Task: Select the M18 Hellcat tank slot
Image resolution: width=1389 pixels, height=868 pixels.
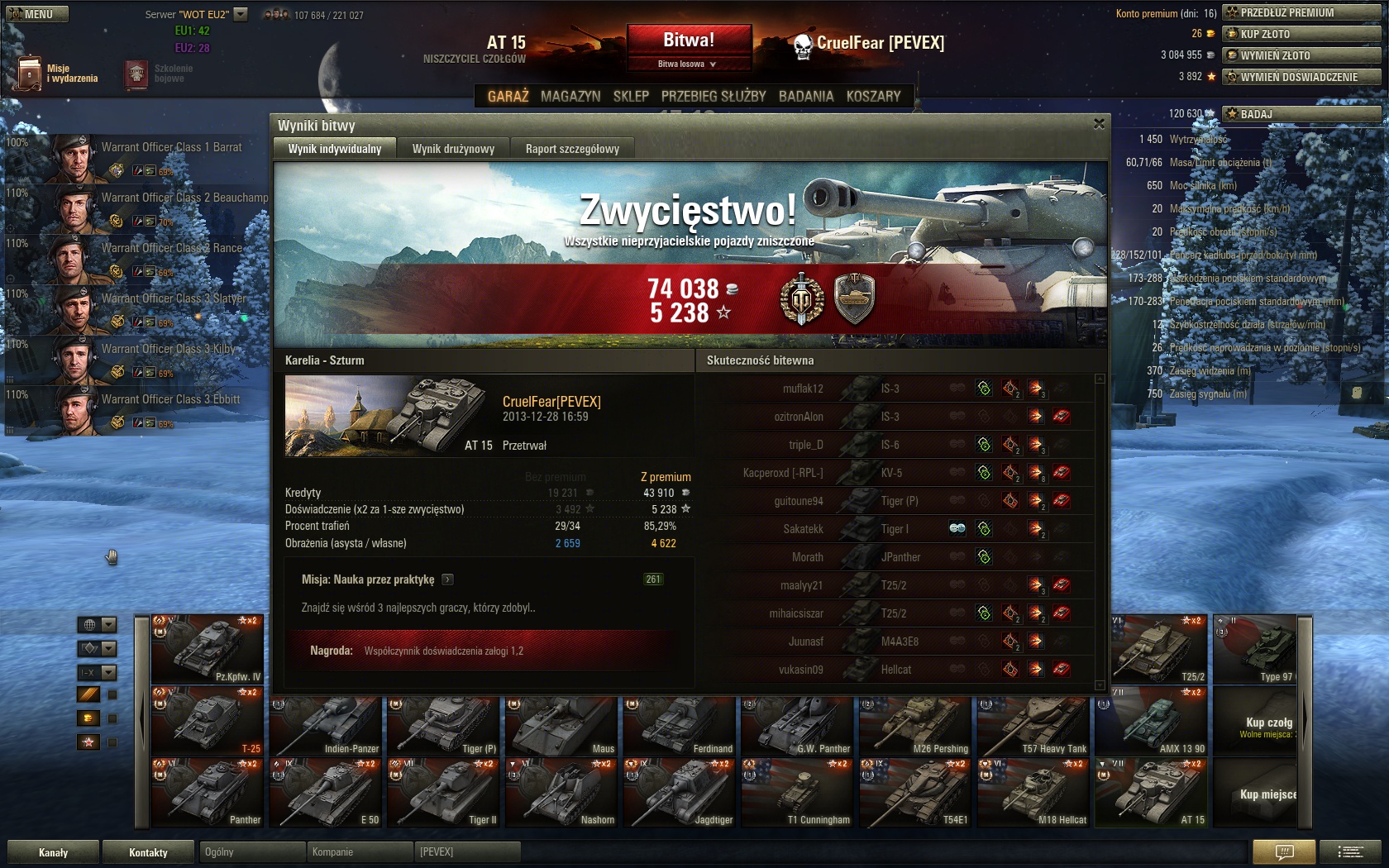Action: pos(1033,794)
